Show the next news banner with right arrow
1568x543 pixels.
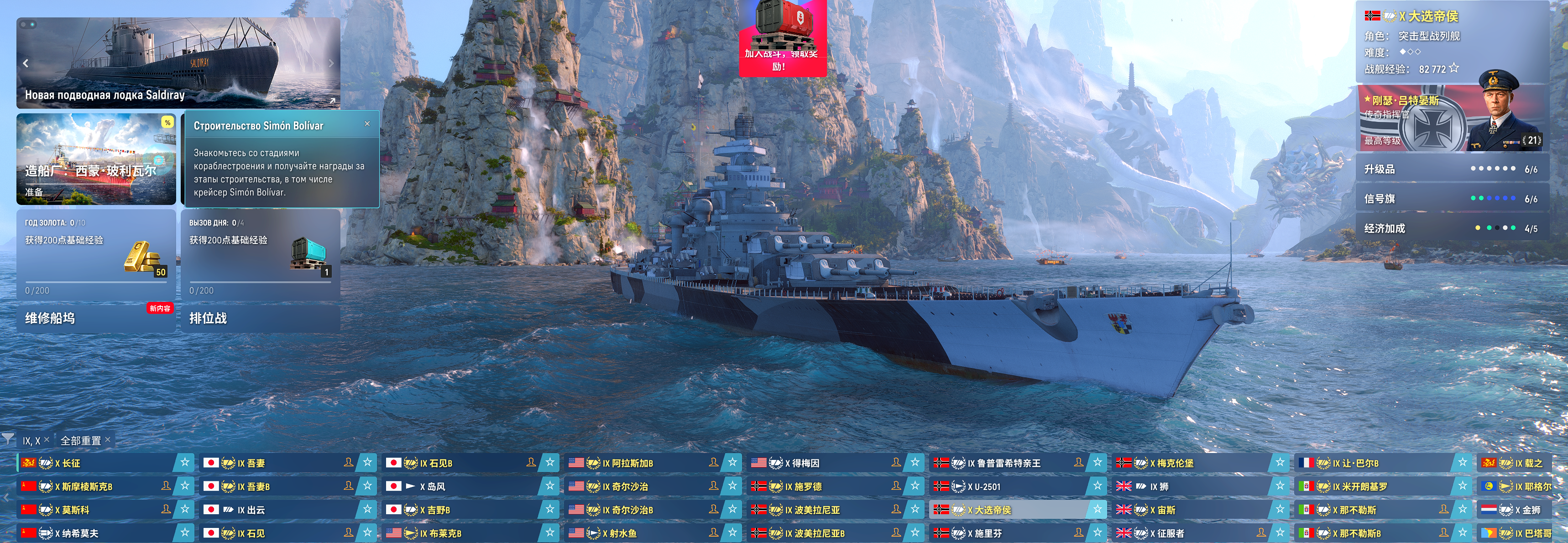pos(331,63)
